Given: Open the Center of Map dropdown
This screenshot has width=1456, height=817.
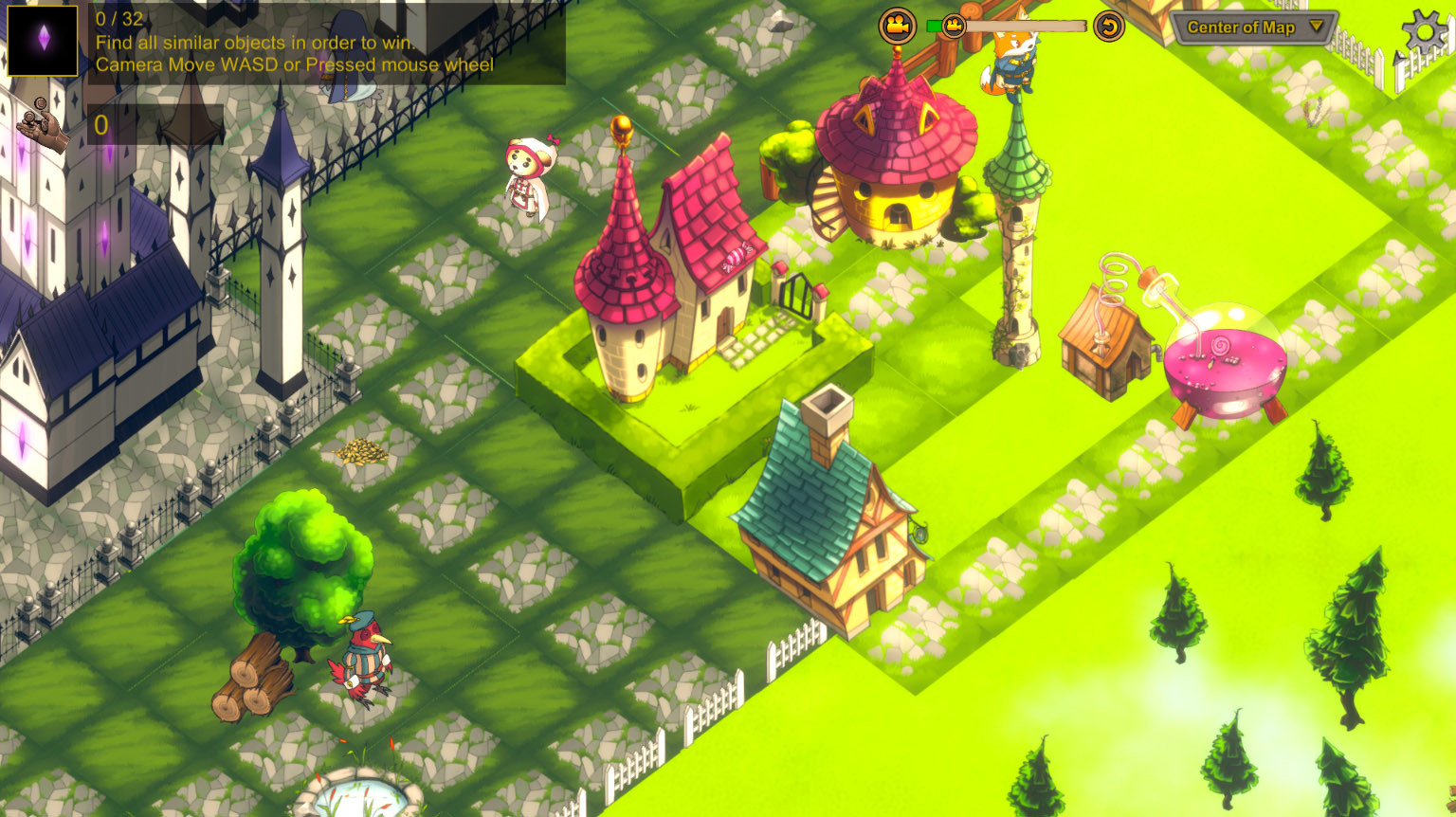Looking at the screenshot, I should point(1247,27).
